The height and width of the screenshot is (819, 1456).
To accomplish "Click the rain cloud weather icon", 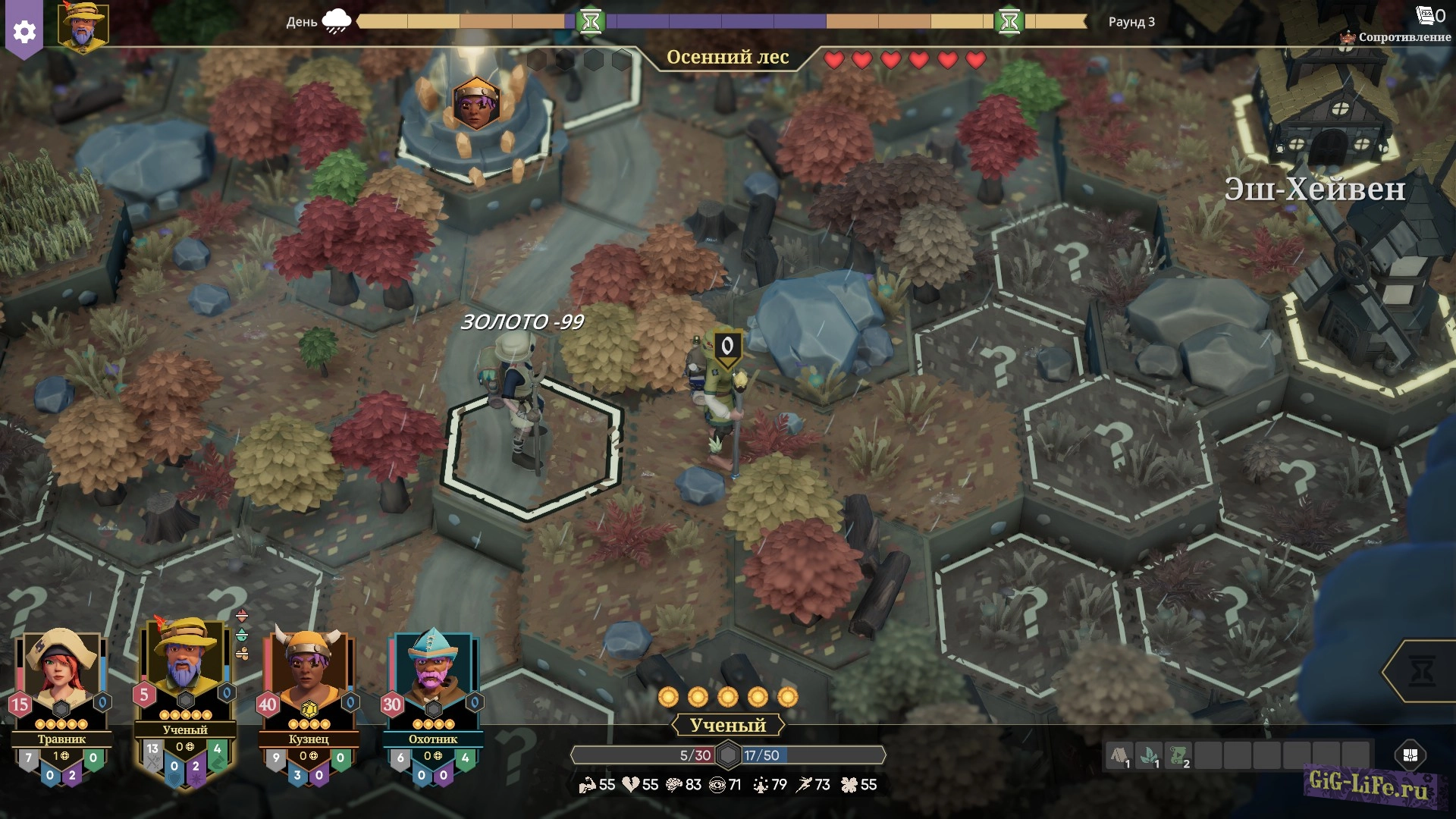I will 336,20.
